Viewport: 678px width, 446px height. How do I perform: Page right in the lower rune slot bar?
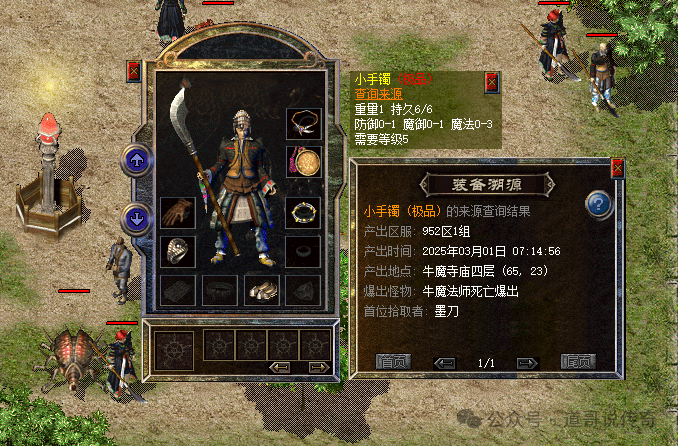318,367
